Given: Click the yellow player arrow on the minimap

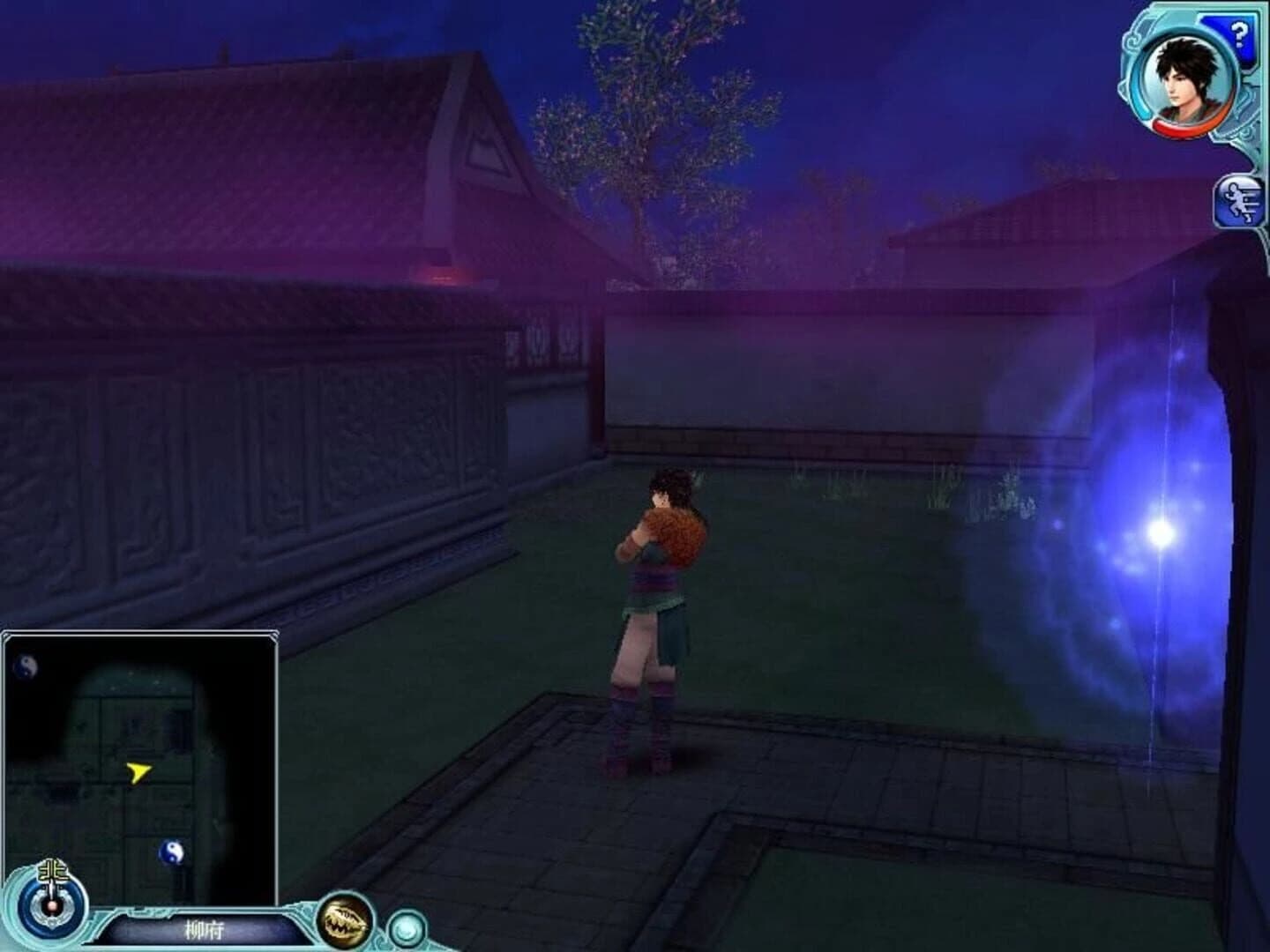Looking at the screenshot, I should (x=138, y=772).
